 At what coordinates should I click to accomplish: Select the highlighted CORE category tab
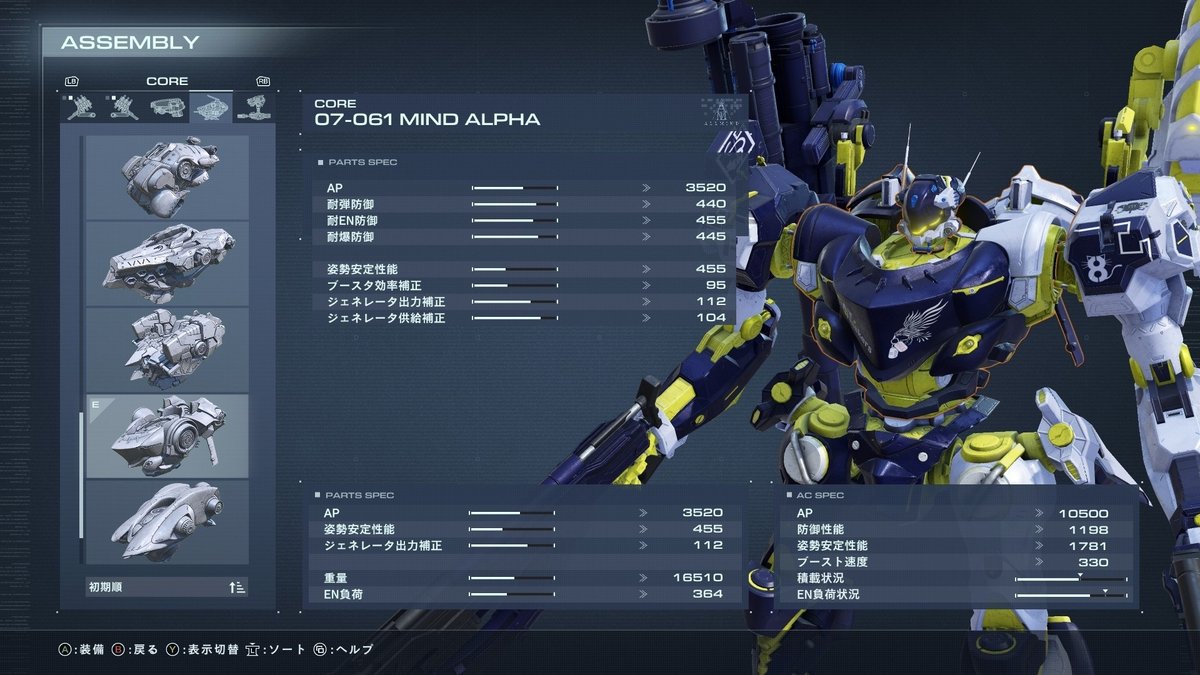[210, 107]
